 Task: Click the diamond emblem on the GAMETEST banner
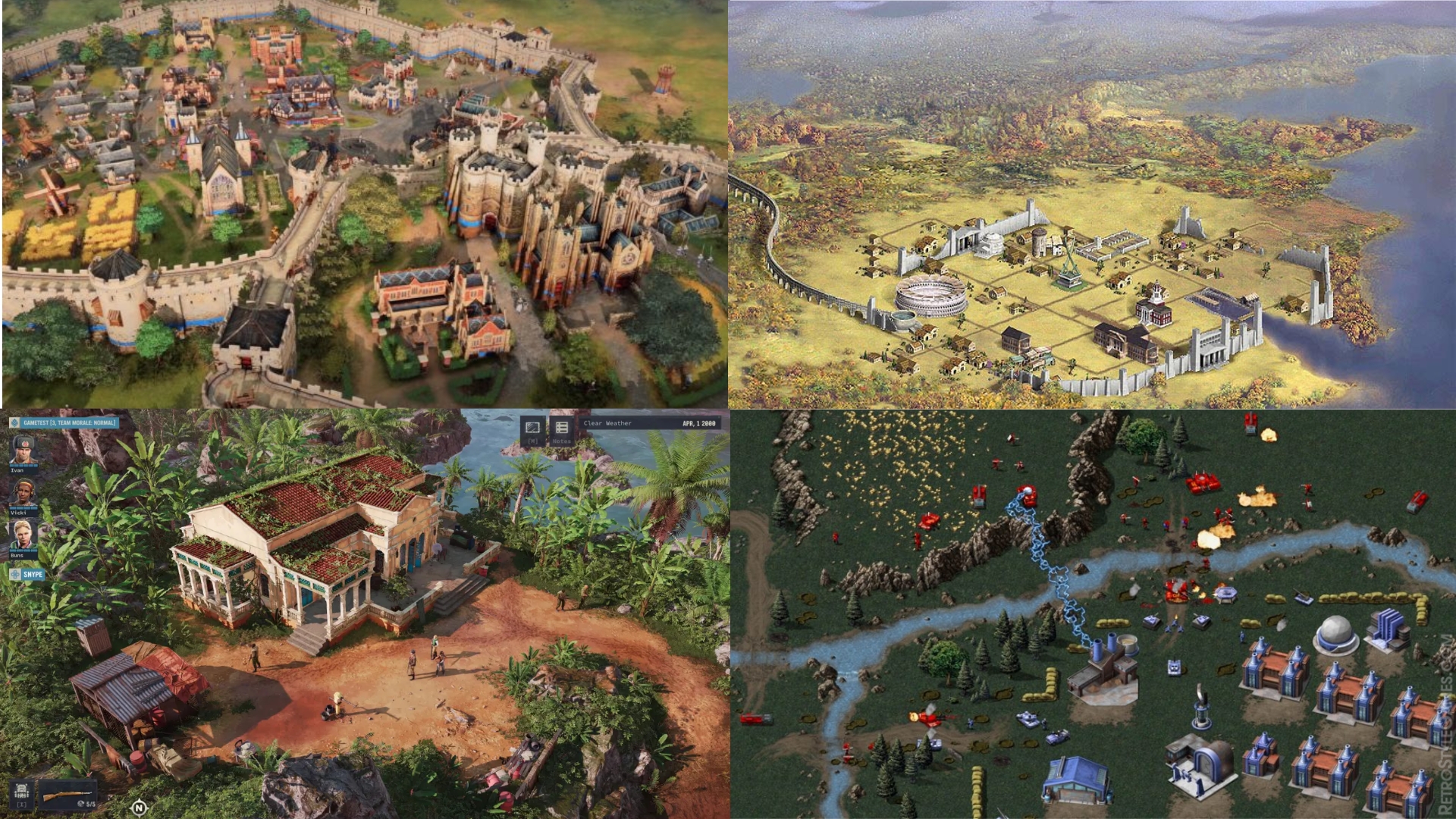pyautogui.click(x=14, y=423)
